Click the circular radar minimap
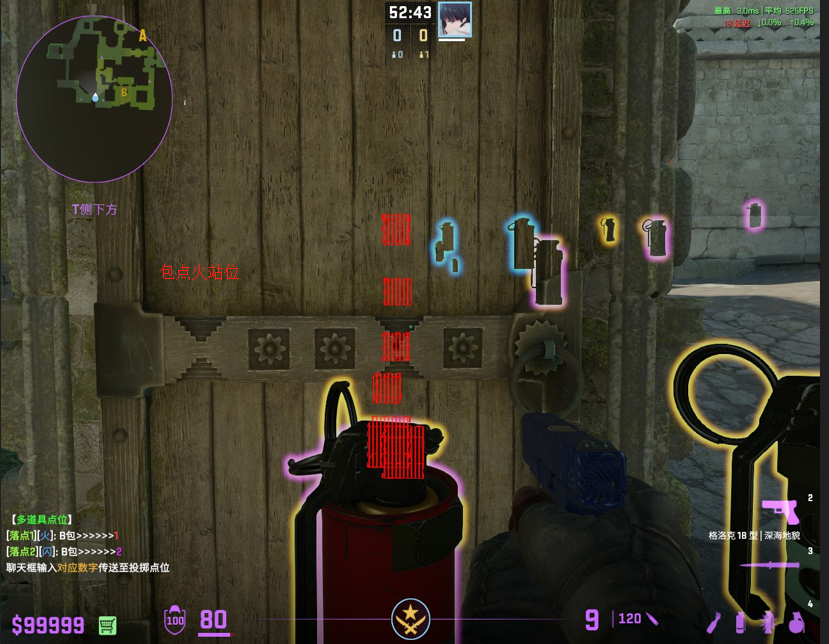Image resolution: width=829 pixels, height=644 pixels. [94, 98]
